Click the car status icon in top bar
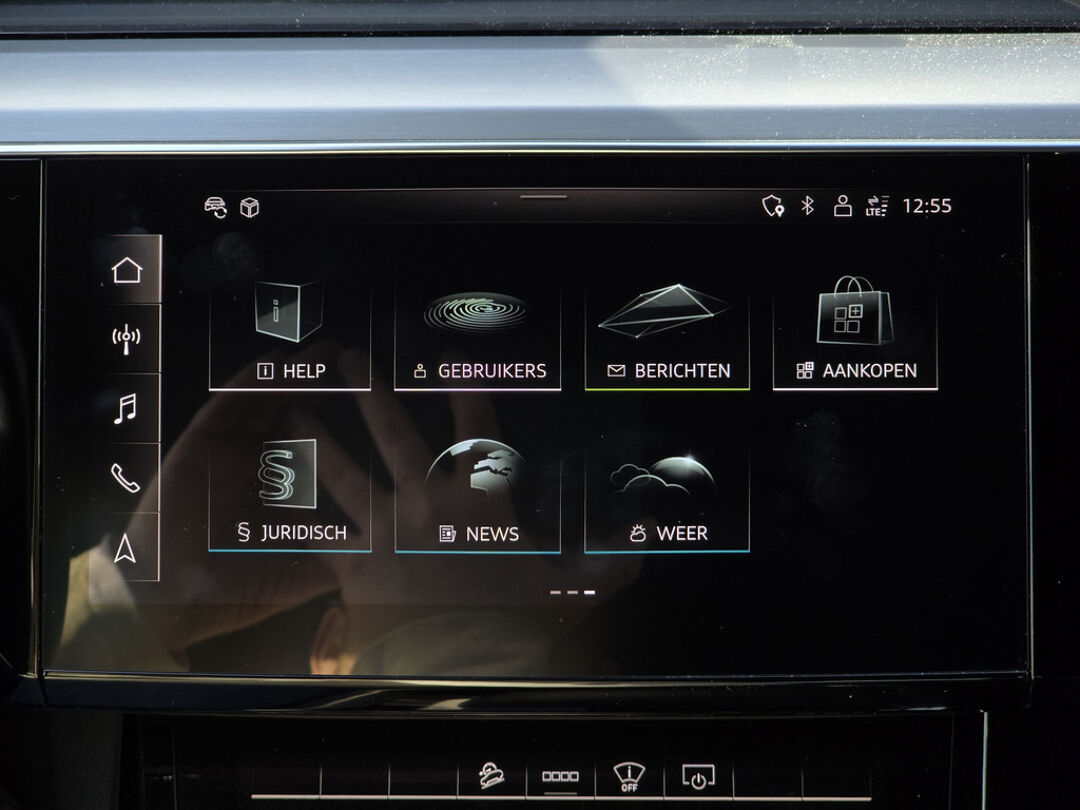The height and width of the screenshot is (810, 1080). [215, 207]
